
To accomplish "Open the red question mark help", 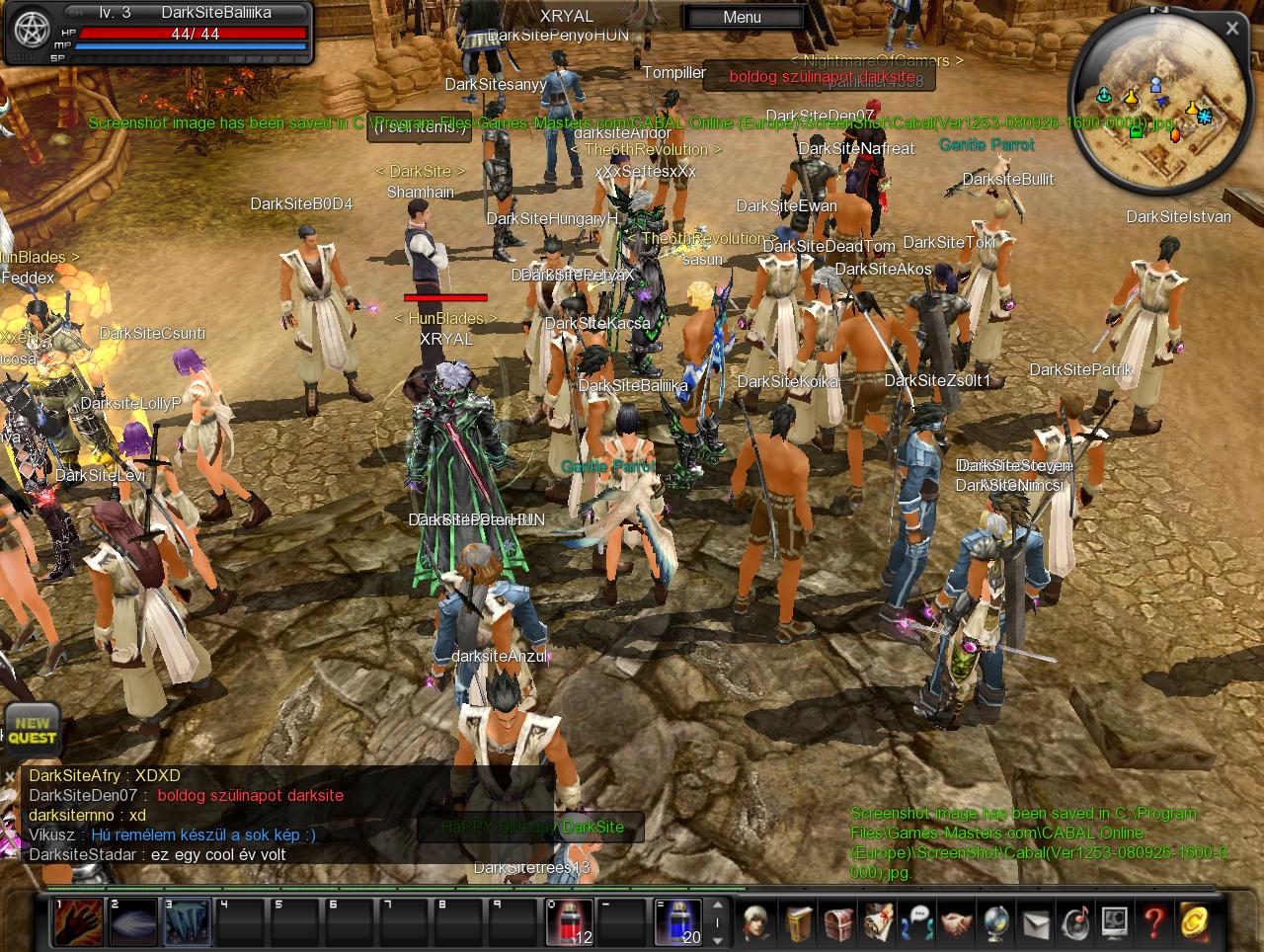I will tap(1153, 922).
